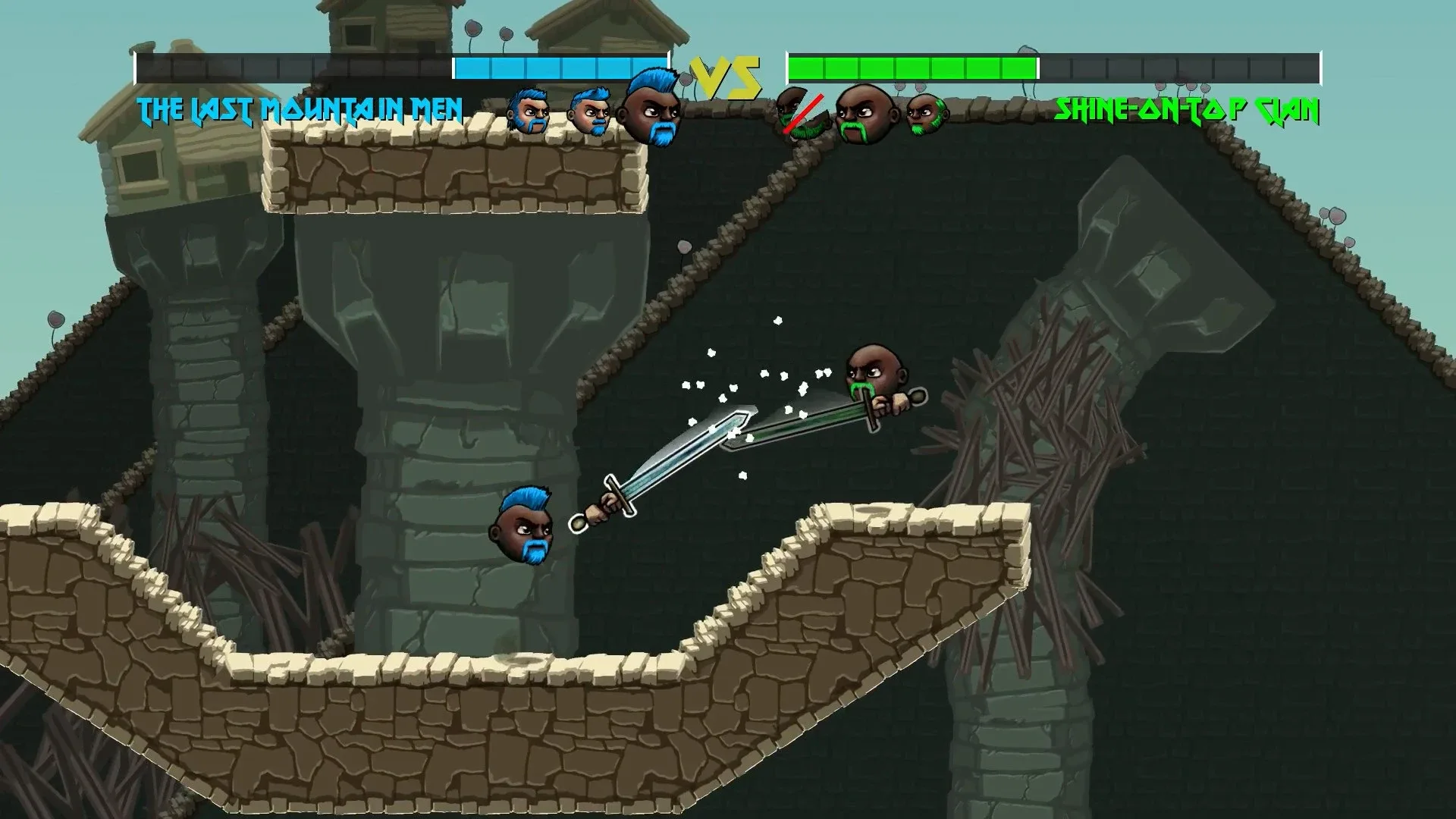Click the red slash marking the eliminated player

[804, 114]
